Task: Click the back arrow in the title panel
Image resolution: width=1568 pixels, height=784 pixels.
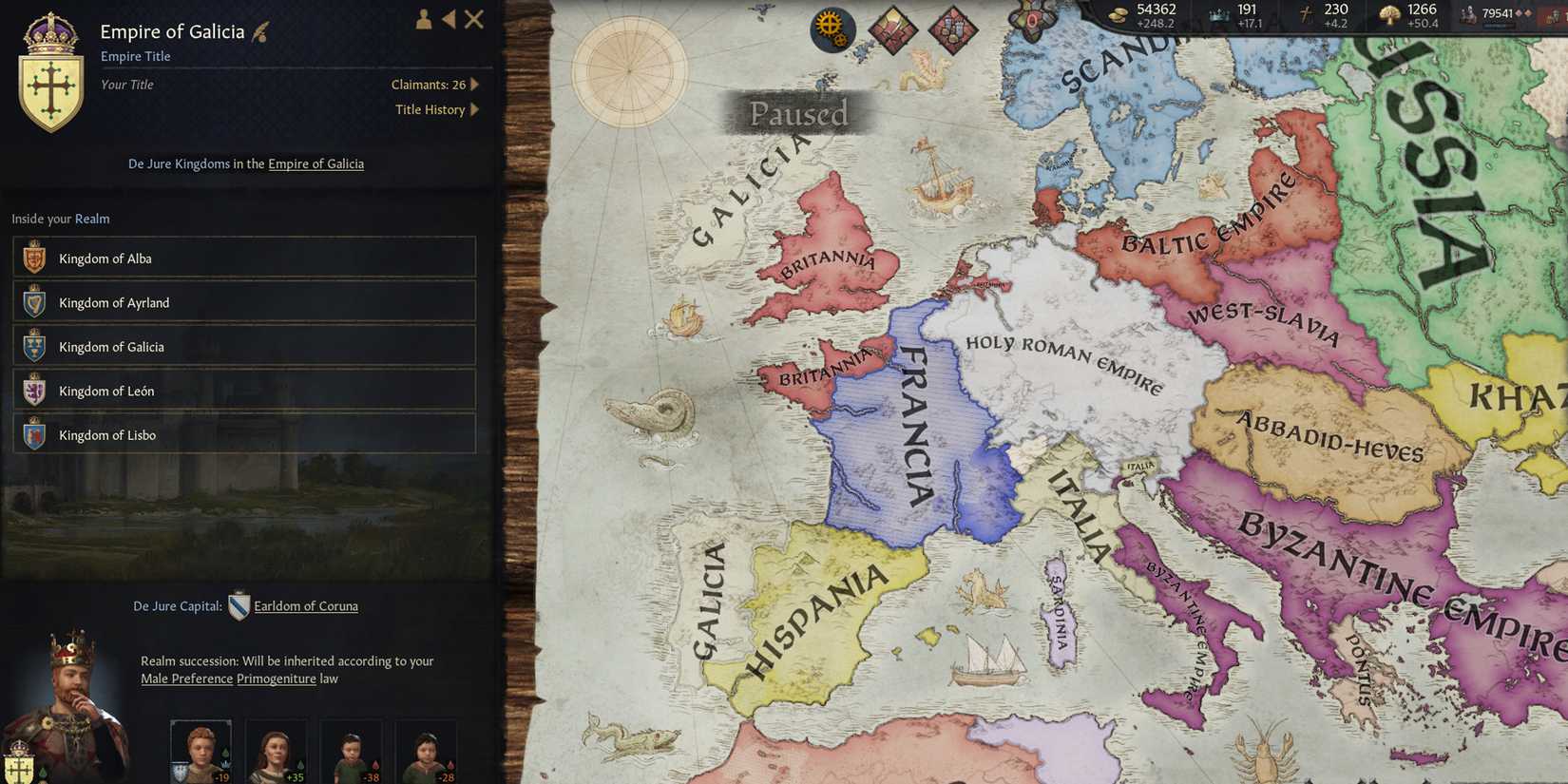Action: tap(447, 19)
